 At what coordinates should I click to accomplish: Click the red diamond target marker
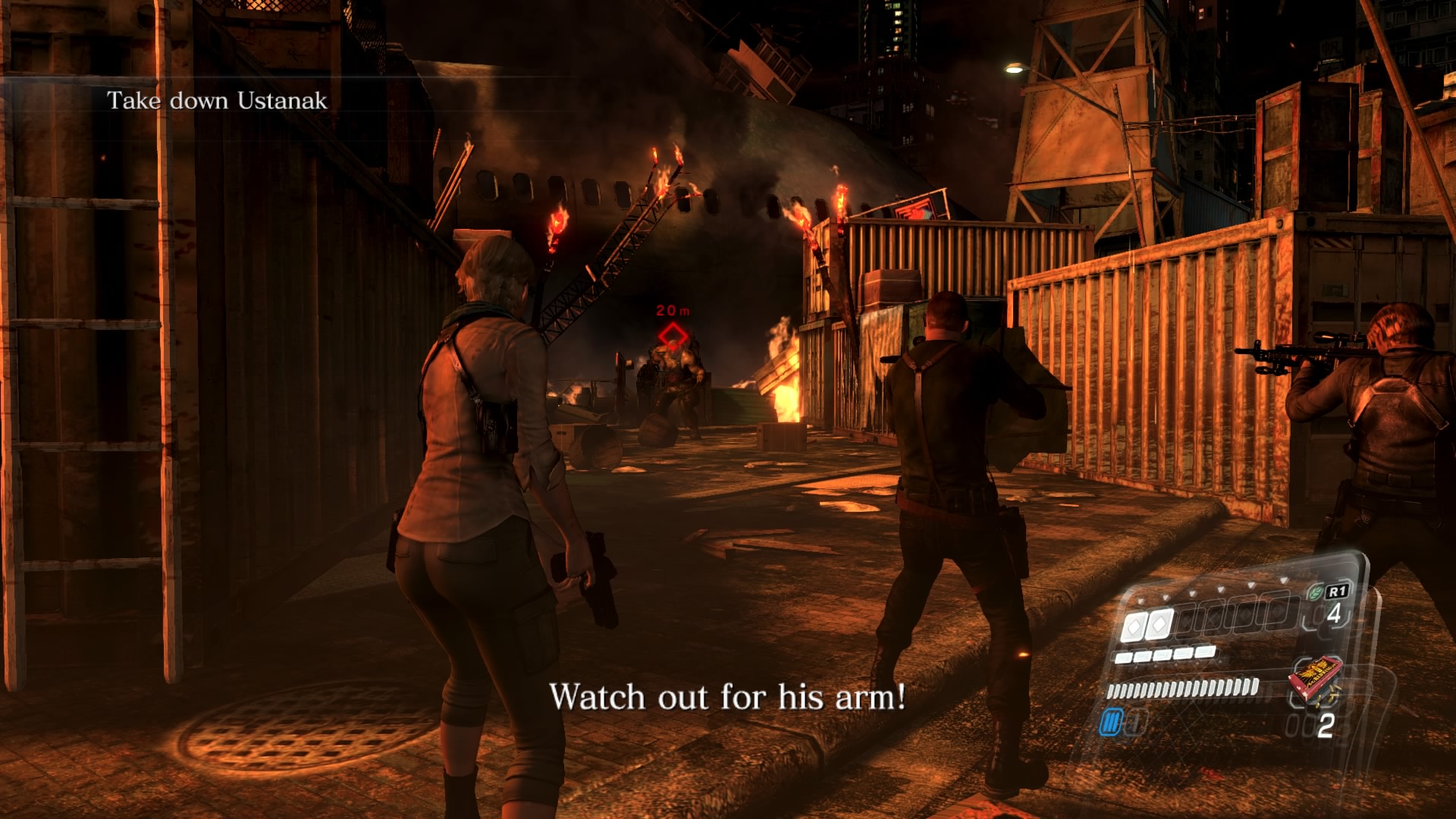[x=672, y=334]
